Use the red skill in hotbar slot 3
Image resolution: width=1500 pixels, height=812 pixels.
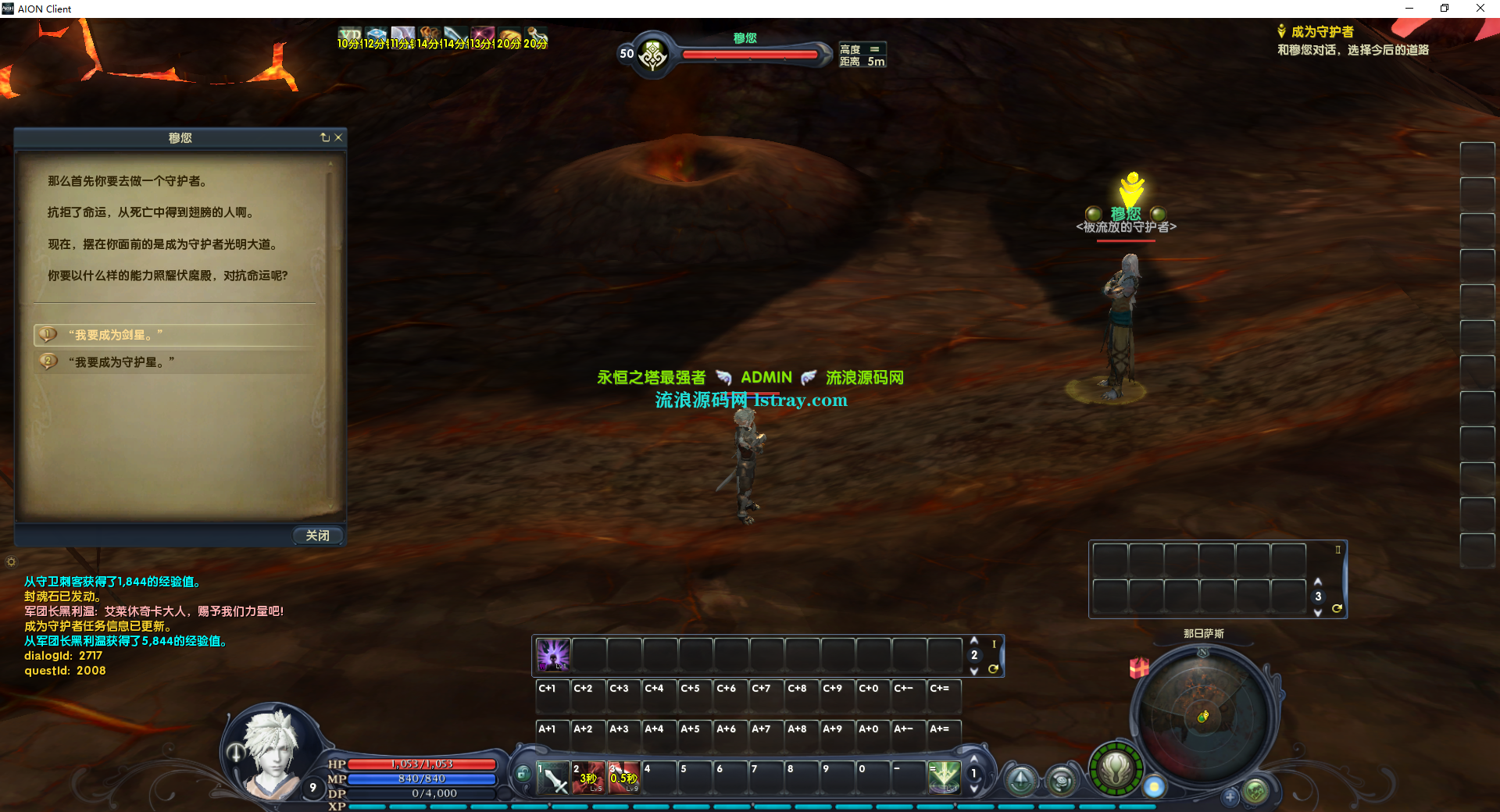click(x=624, y=778)
